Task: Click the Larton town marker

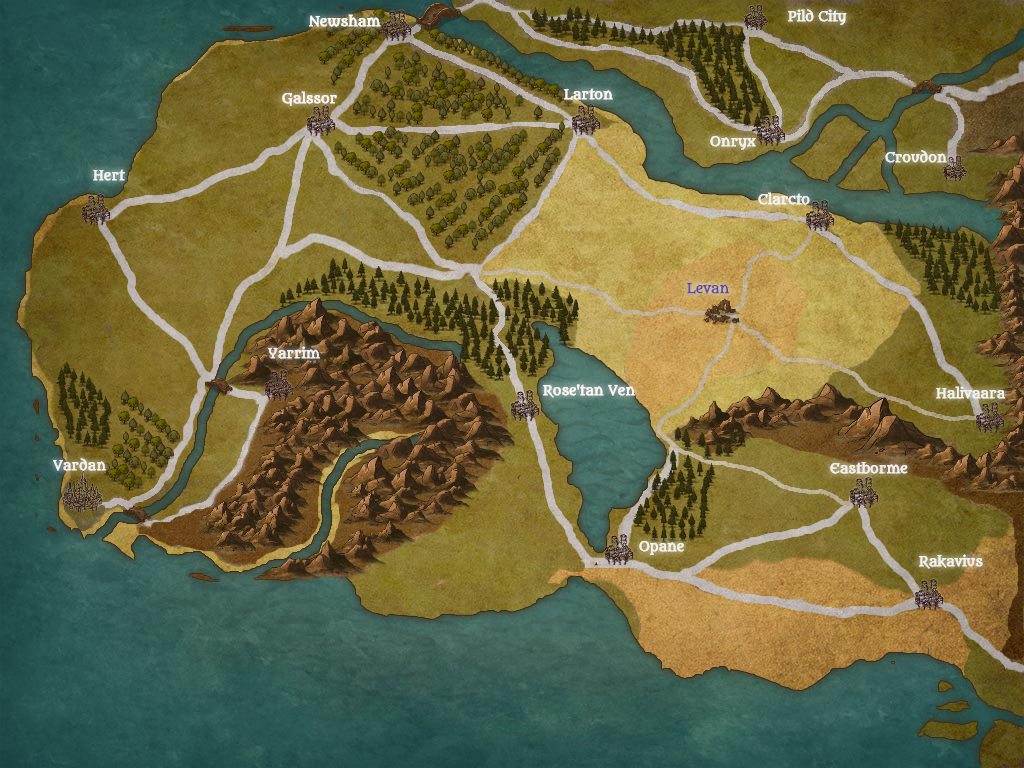Action: coord(585,121)
